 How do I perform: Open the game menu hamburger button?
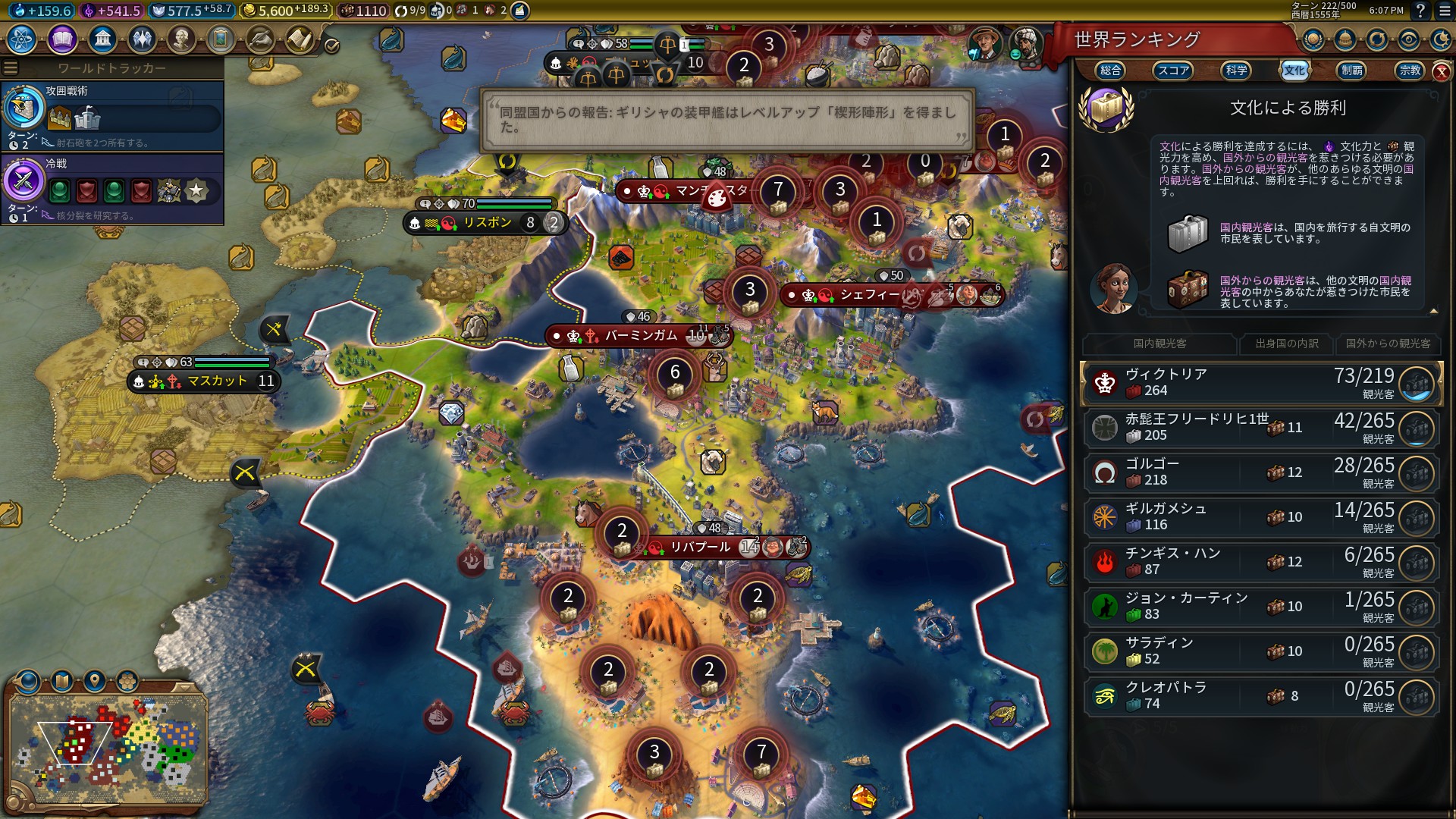[1445, 11]
